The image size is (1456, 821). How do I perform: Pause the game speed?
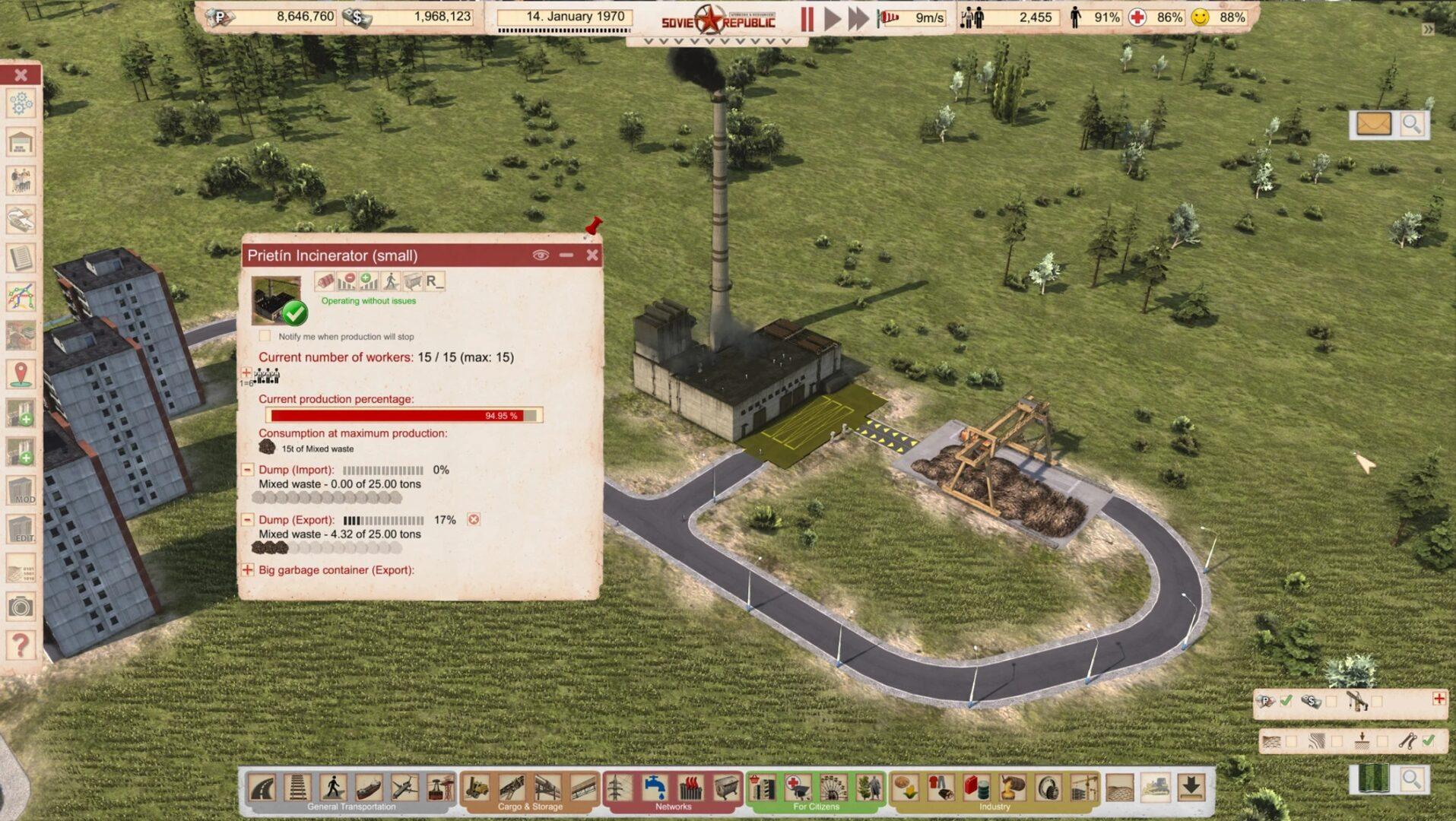[x=807, y=18]
